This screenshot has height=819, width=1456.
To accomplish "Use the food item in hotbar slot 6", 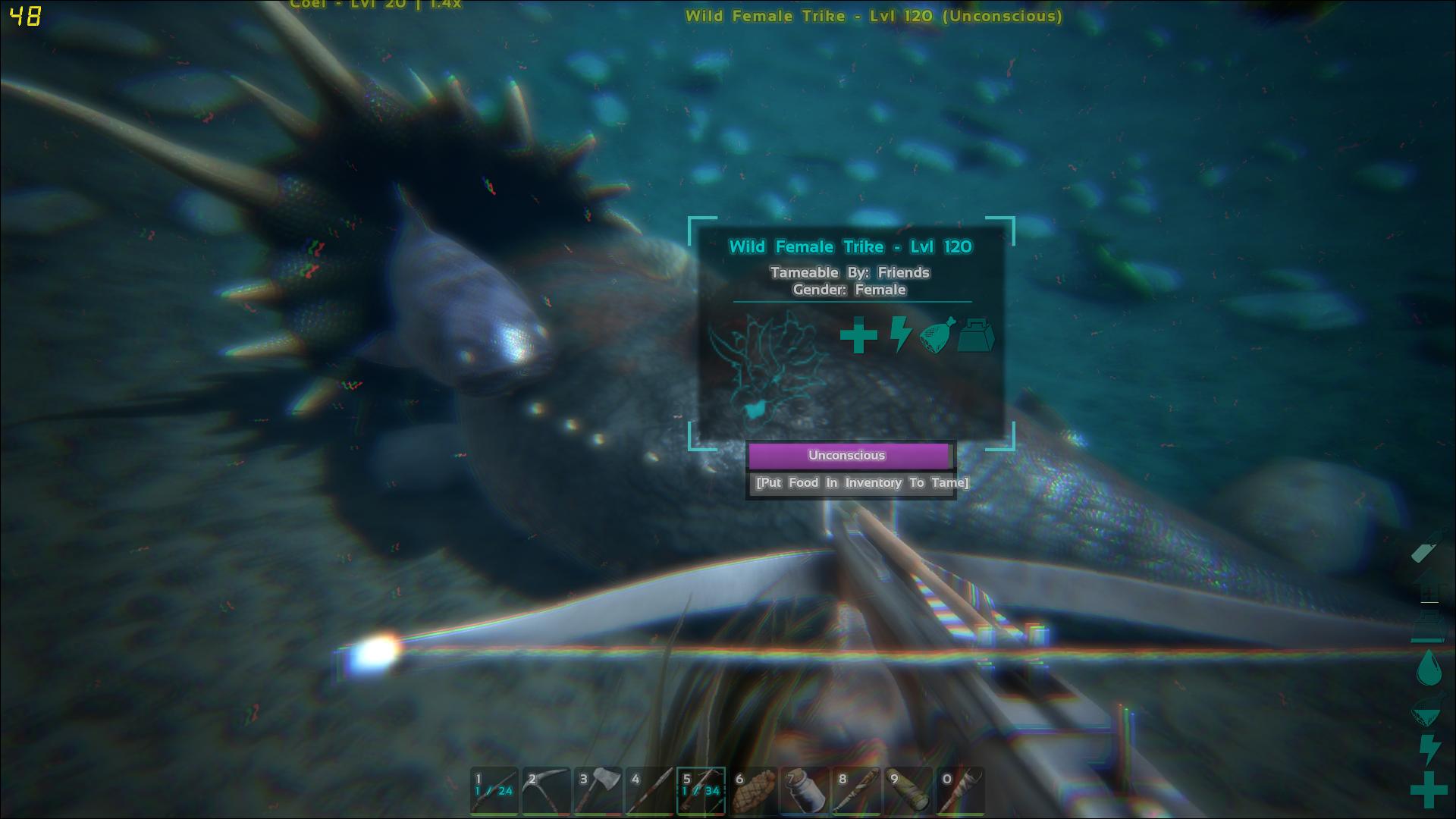I will (754, 791).
